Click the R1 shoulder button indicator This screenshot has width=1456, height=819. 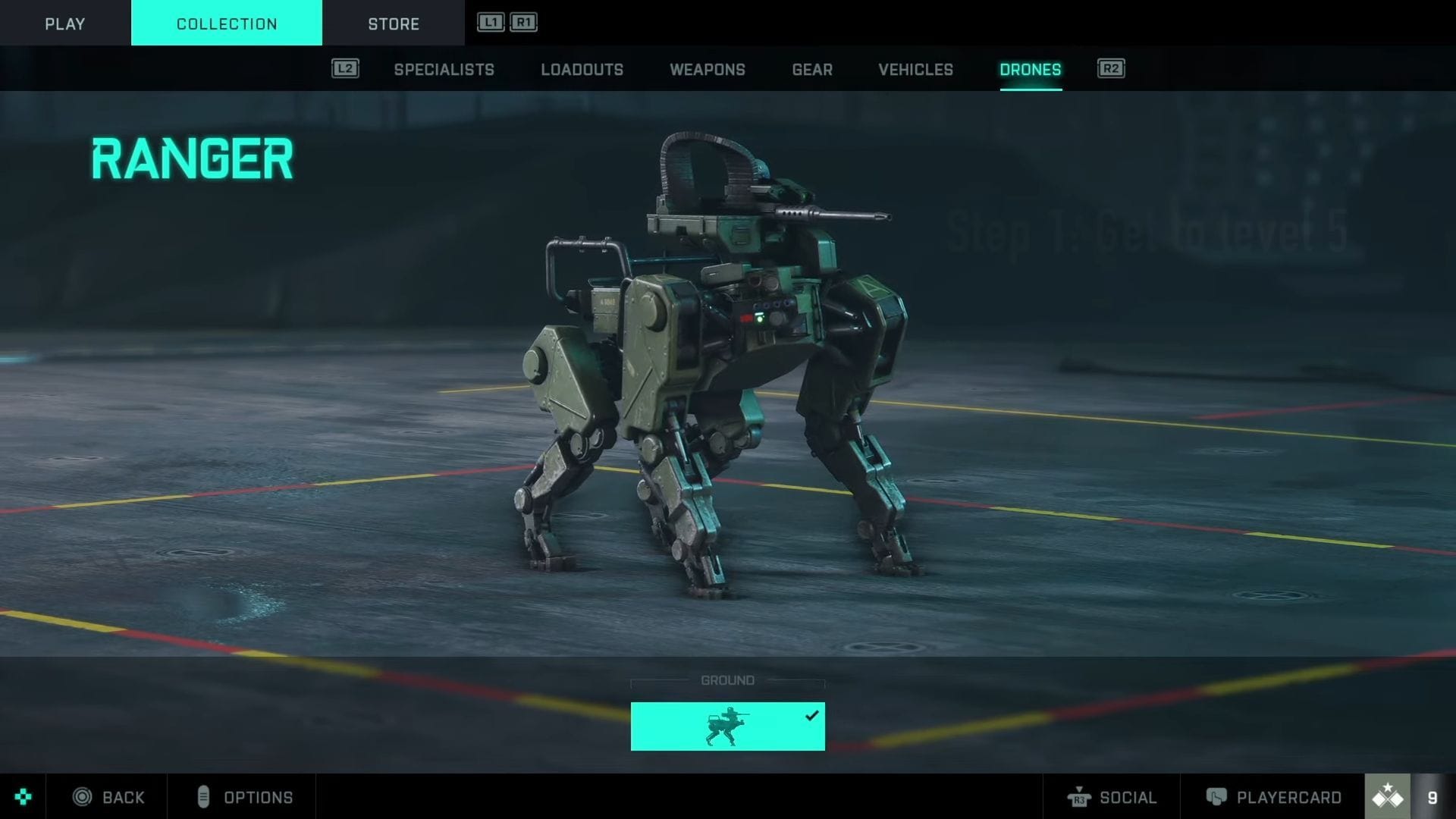pos(524,23)
